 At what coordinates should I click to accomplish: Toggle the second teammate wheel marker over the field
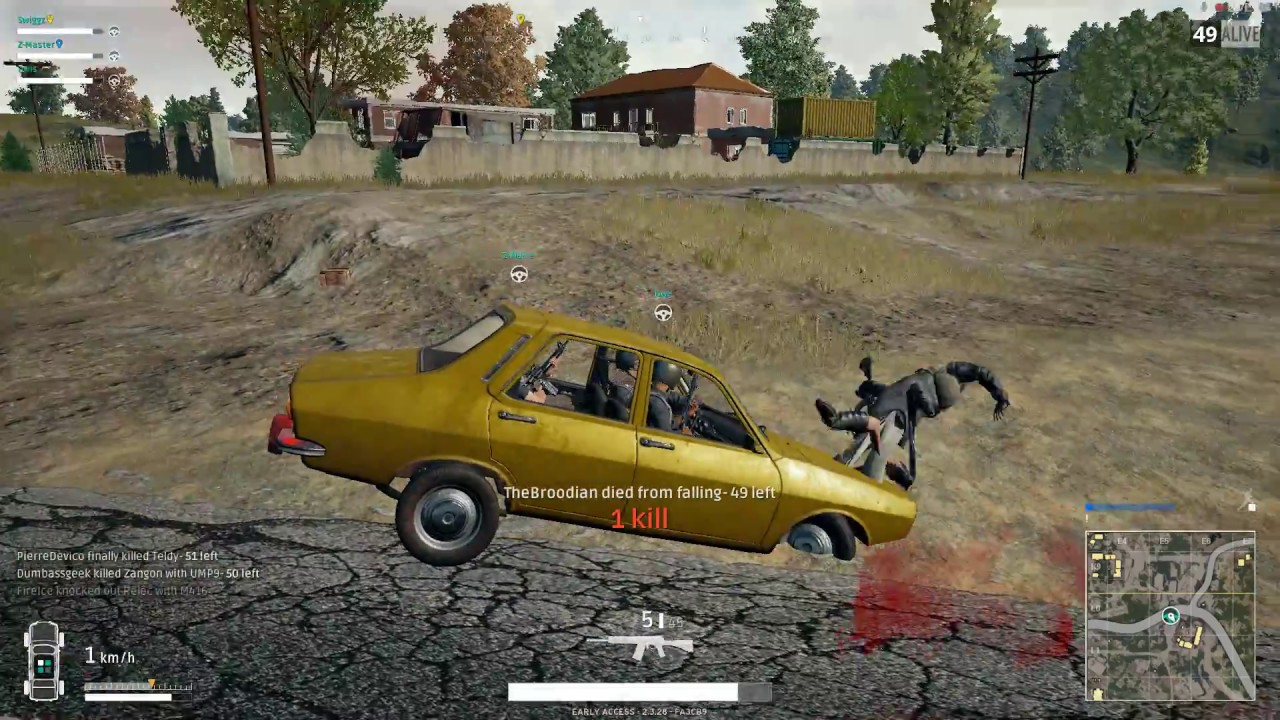pyautogui.click(x=662, y=313)
